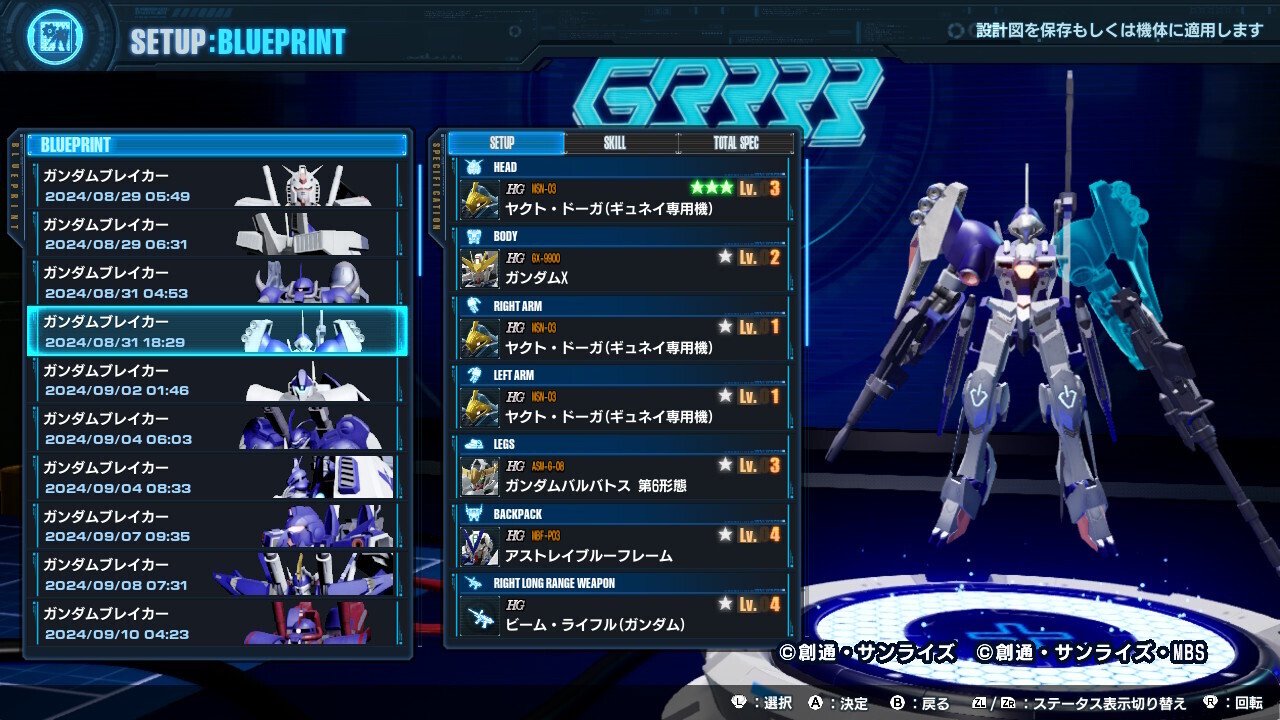Viewport: 1280px width, 720px height.
Task: Choose blueprint dated 2024/09/02 01:46
Action: (216, 380)
